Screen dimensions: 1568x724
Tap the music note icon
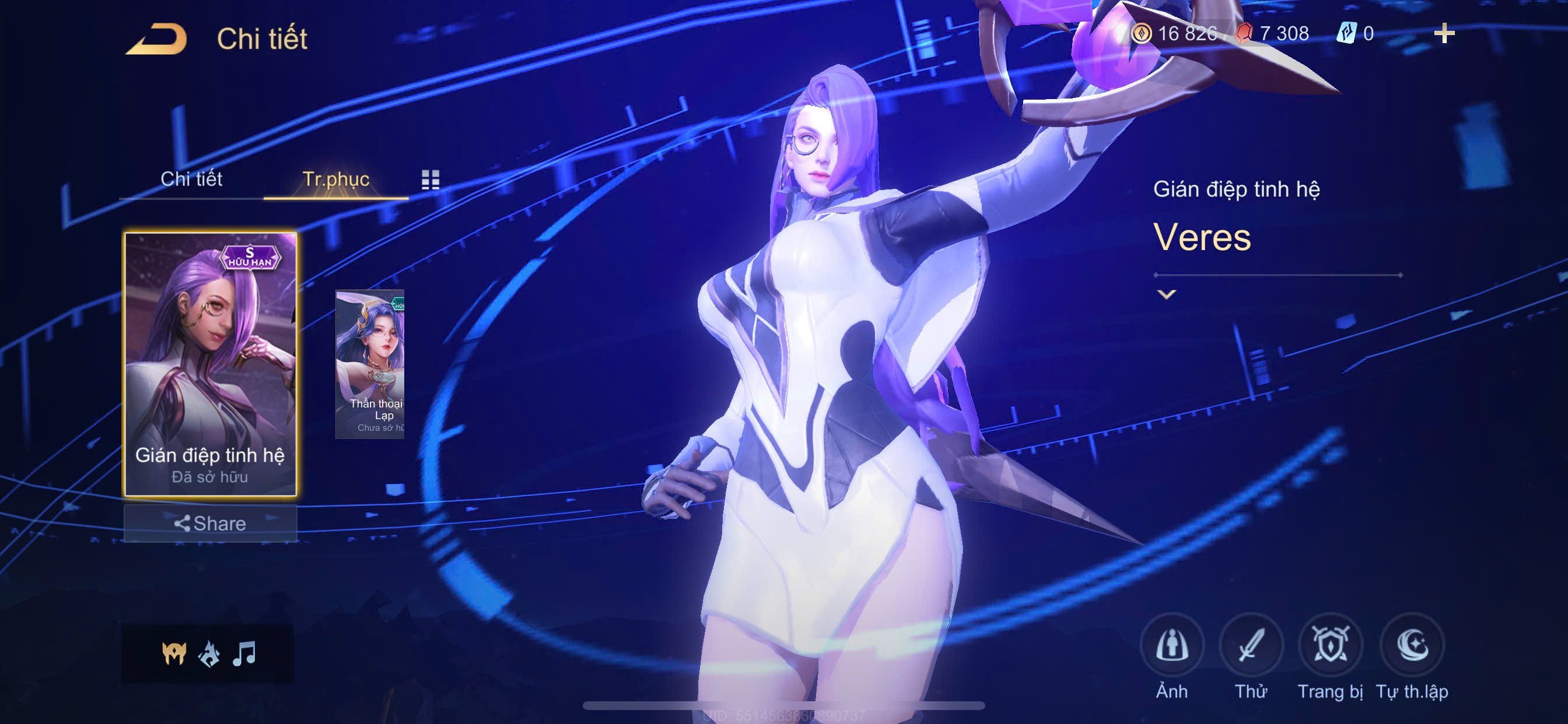coord(244,654)
